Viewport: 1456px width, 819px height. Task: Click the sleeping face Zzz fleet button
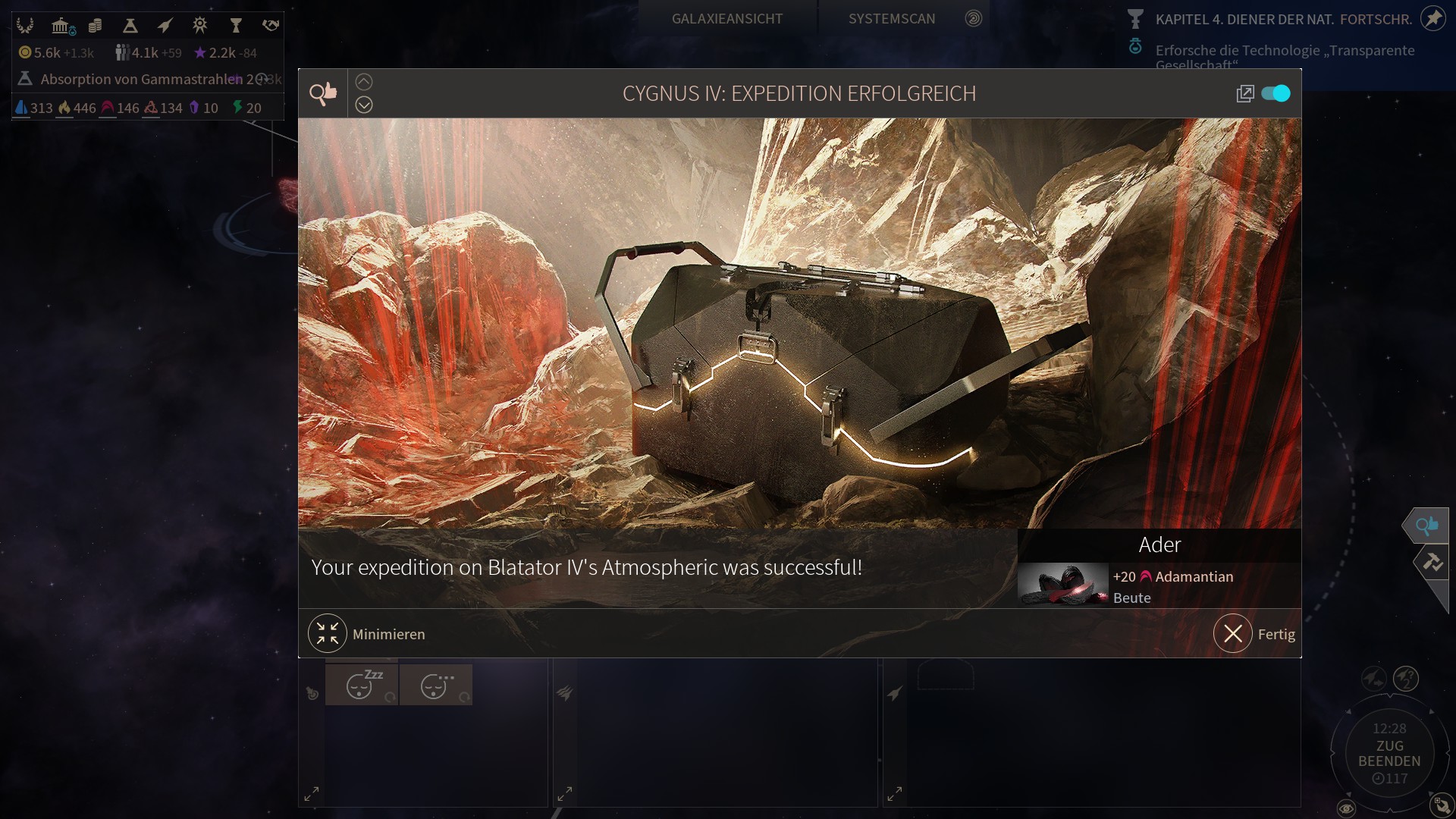(362, 685)
